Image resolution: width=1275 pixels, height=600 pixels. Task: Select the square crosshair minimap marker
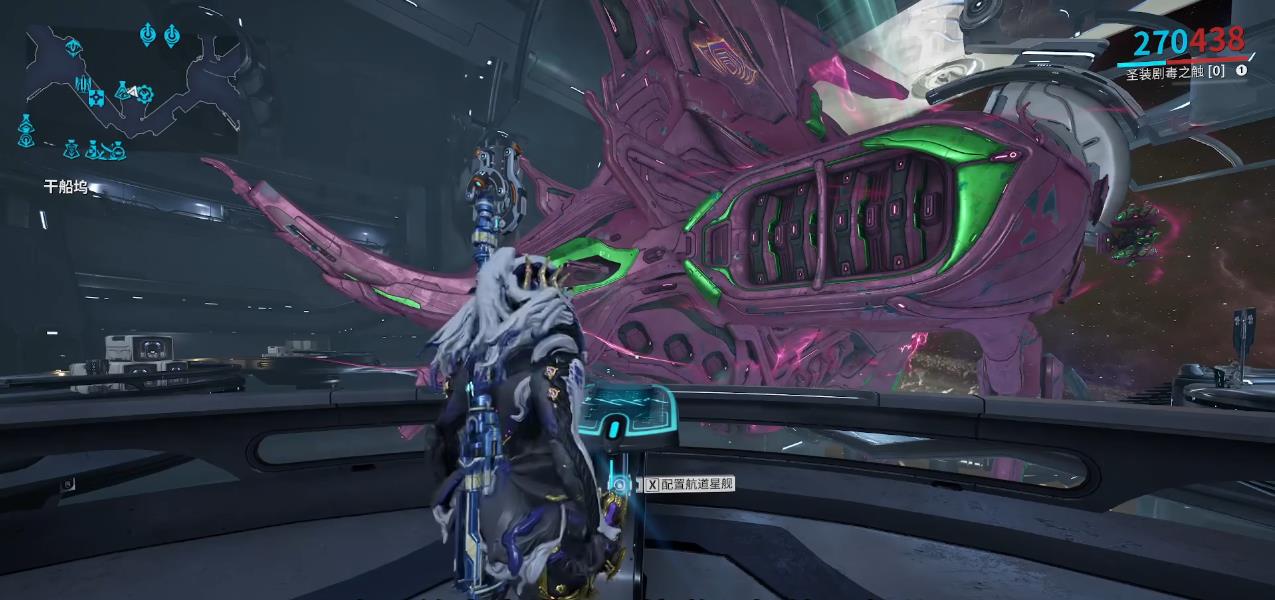(x=96, y=98)
